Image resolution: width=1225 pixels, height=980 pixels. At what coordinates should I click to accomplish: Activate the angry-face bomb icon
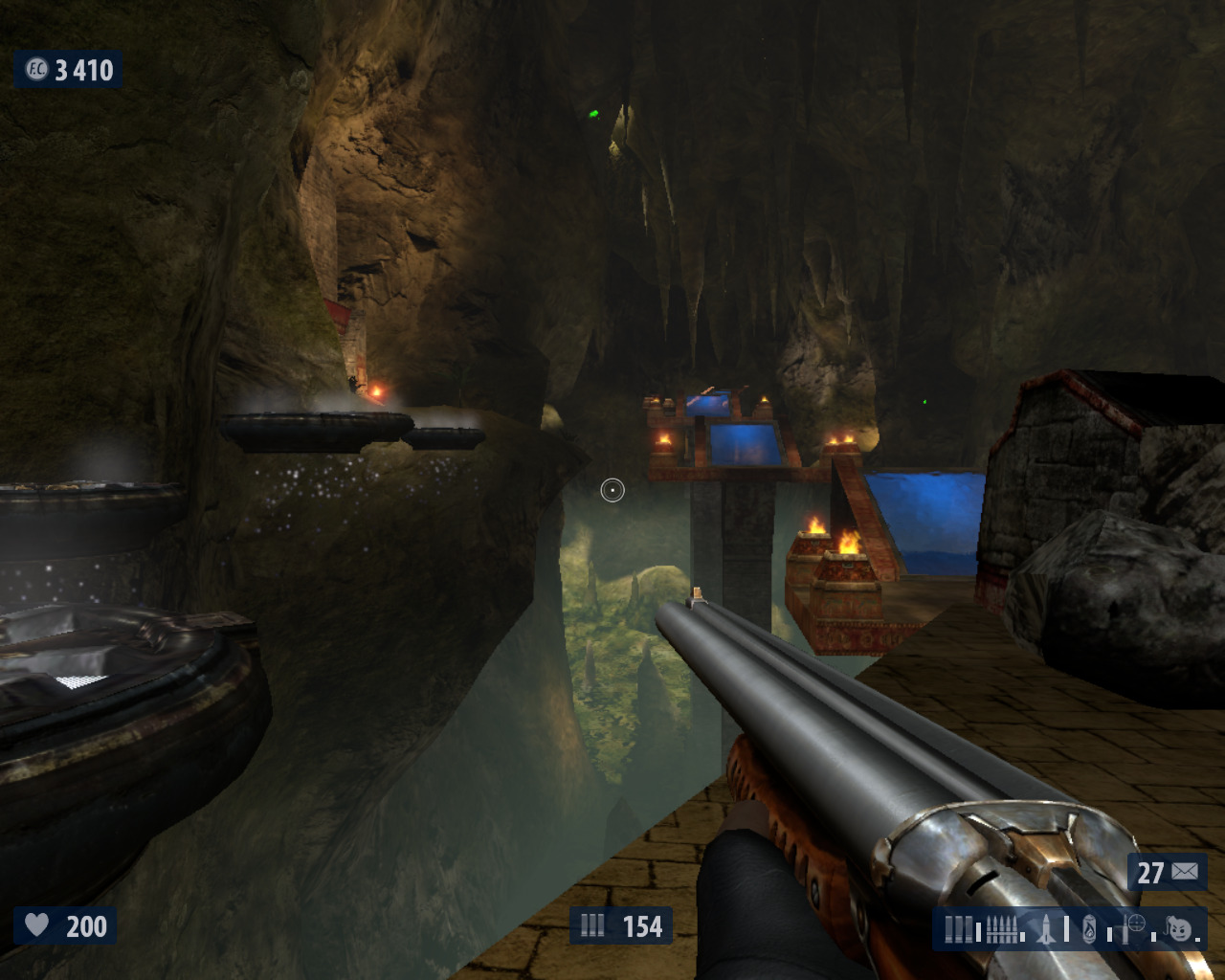(x=1179, y=928)
